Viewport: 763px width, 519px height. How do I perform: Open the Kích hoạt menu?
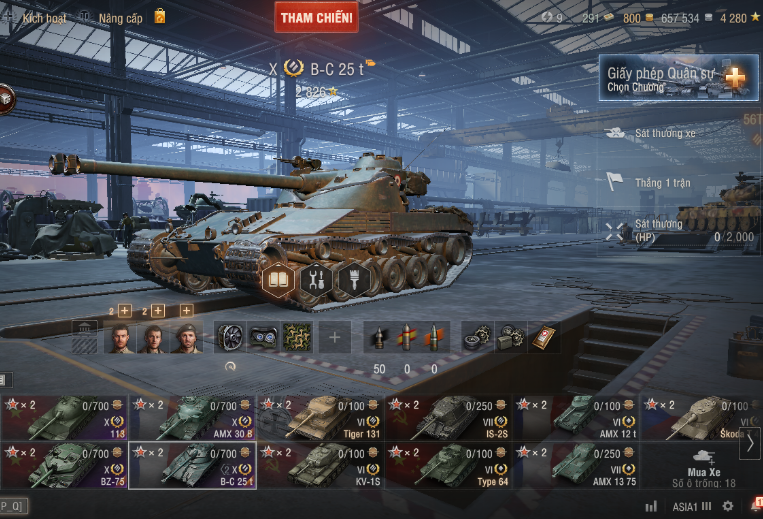[x=44, y=18]
